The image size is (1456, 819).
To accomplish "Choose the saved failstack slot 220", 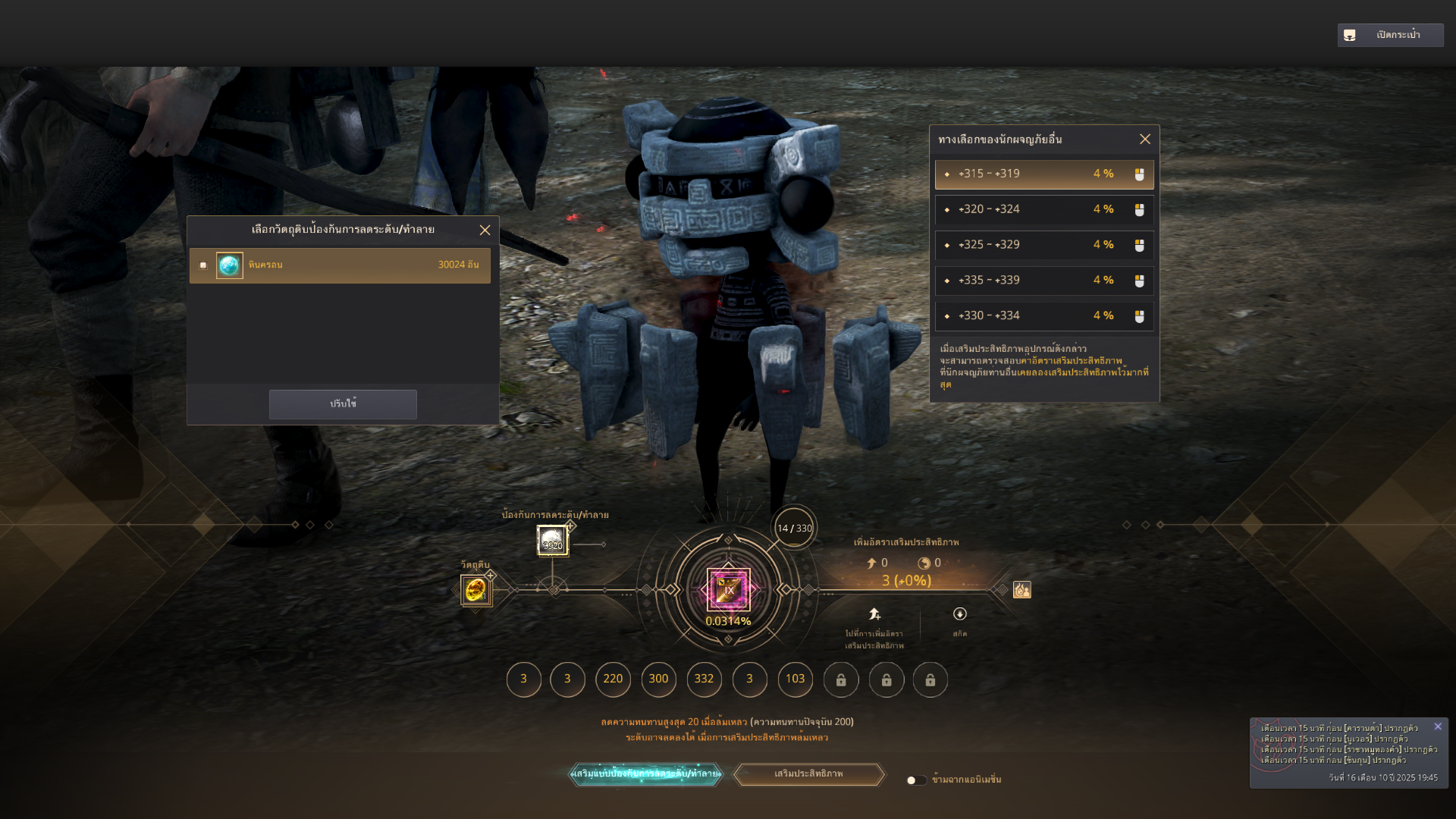I will (x=613, y=679).
